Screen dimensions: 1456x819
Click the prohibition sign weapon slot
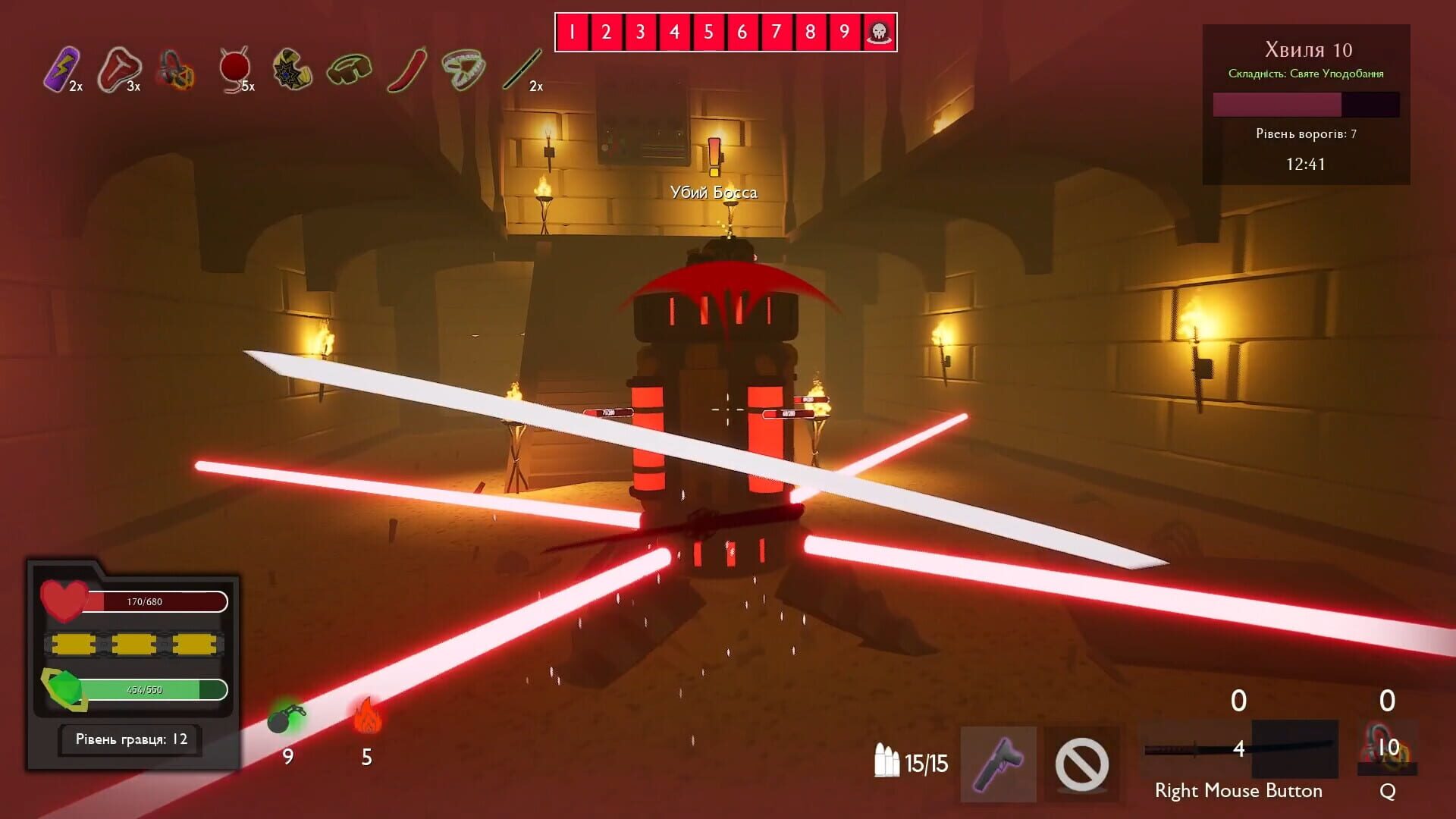tap(1083, 764)
